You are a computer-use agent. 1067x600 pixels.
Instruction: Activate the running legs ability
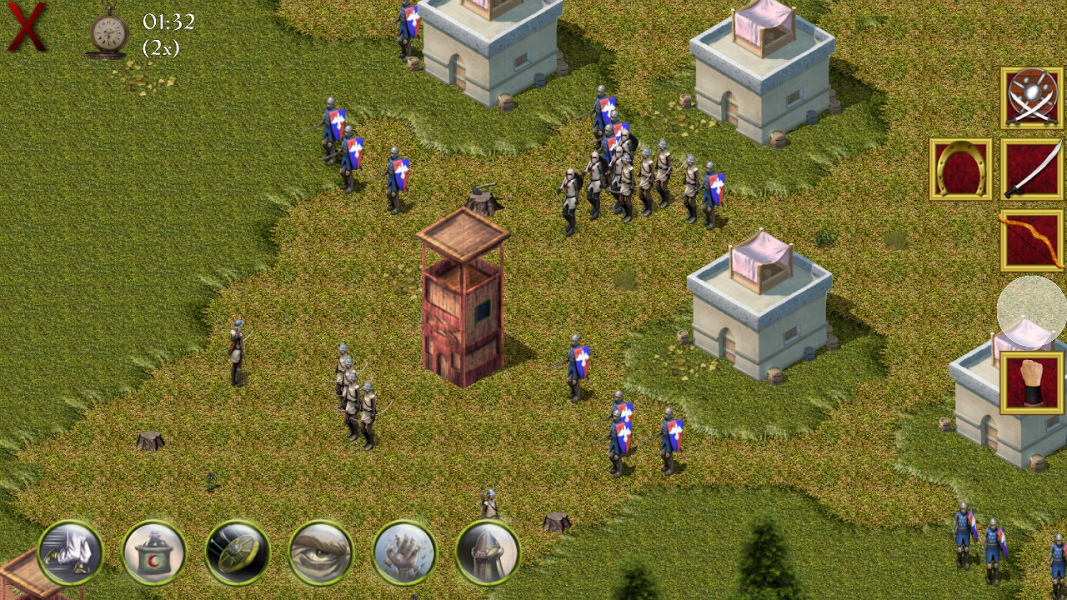70,552
